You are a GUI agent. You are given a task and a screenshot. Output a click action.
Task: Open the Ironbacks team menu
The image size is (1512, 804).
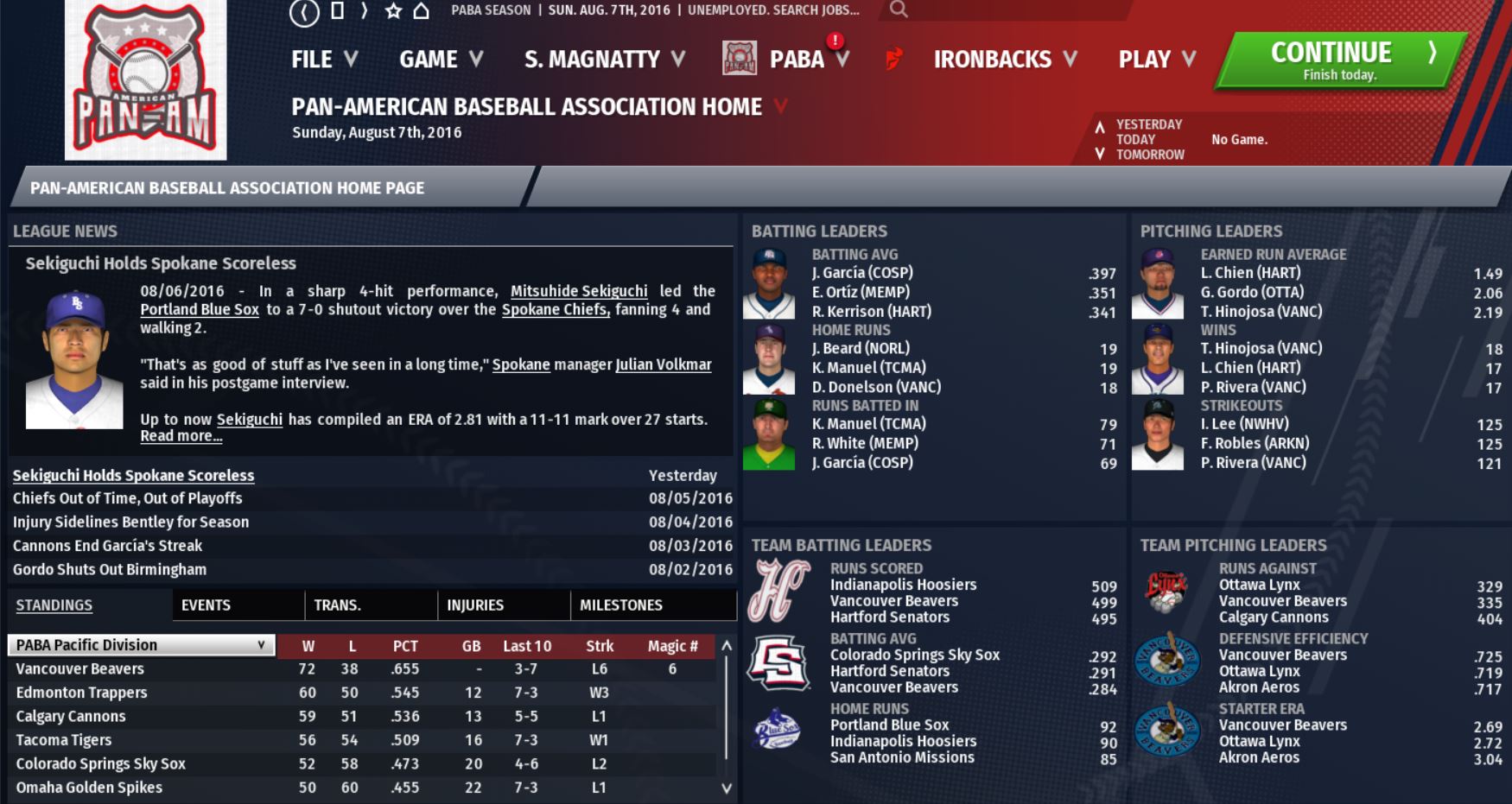click(x=1004, y=60)
